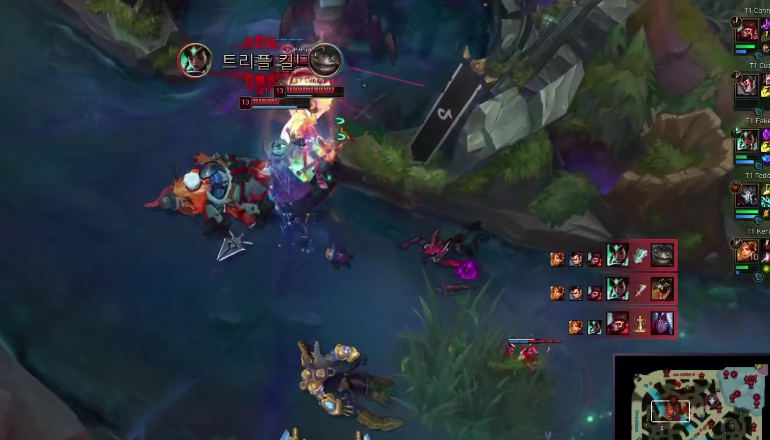Screen dimensions: 770x440
Task: Select the T1 Keria player portrait
Action: (x=748, y=251)
